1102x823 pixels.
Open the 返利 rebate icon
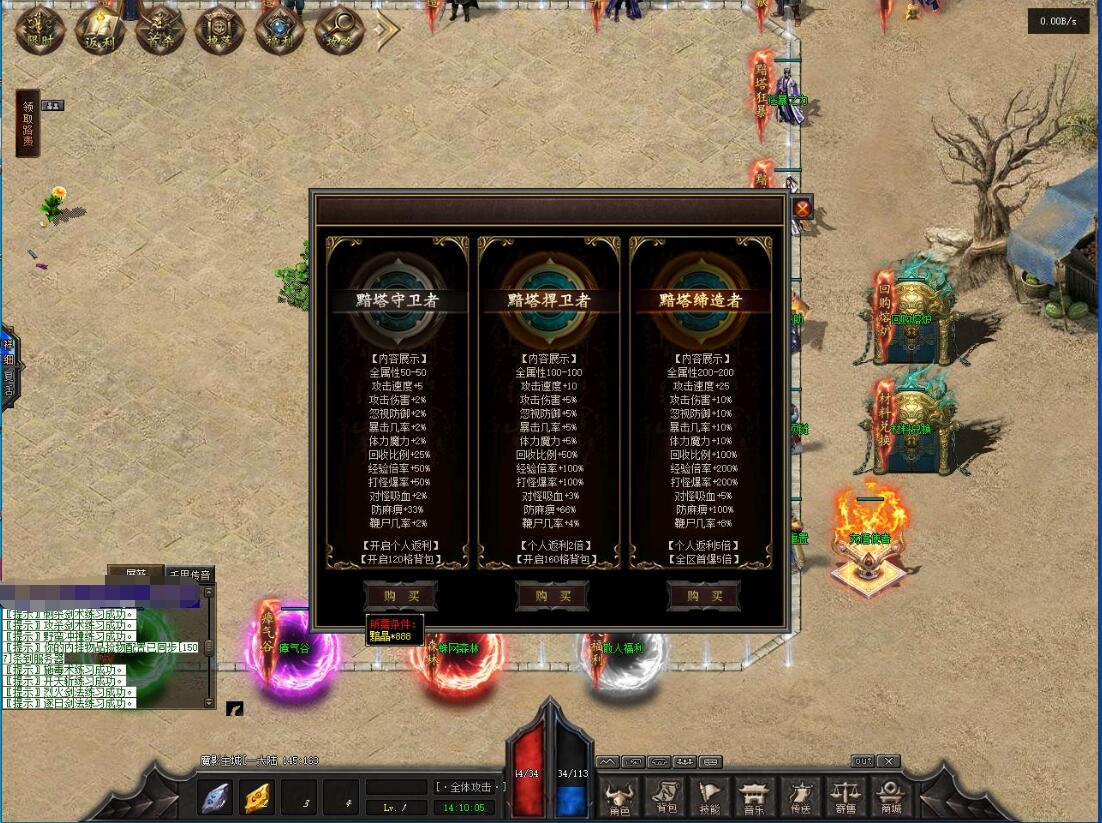101,31
